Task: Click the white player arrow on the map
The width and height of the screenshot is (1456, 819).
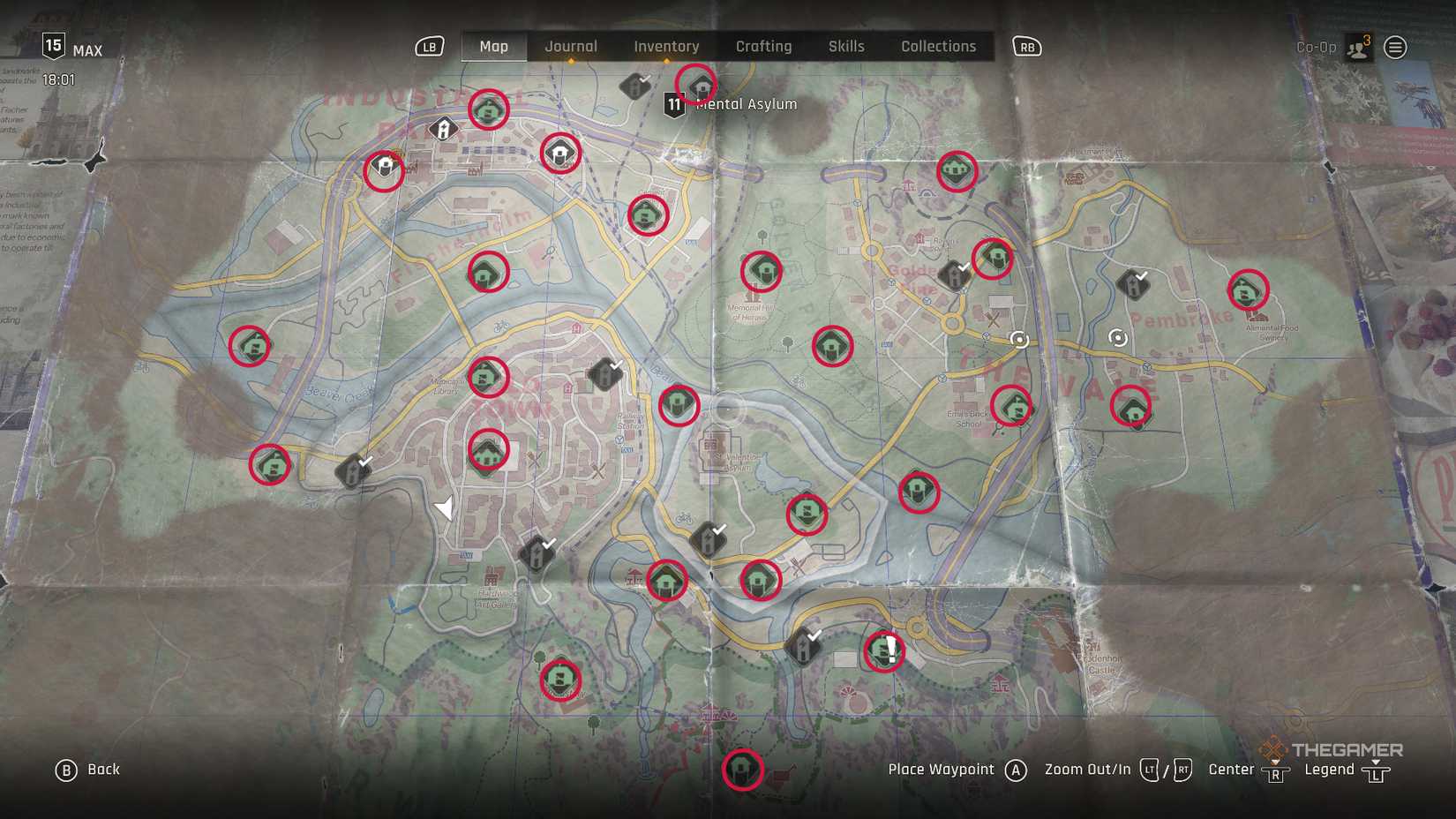Action: [x=446, y=506]
